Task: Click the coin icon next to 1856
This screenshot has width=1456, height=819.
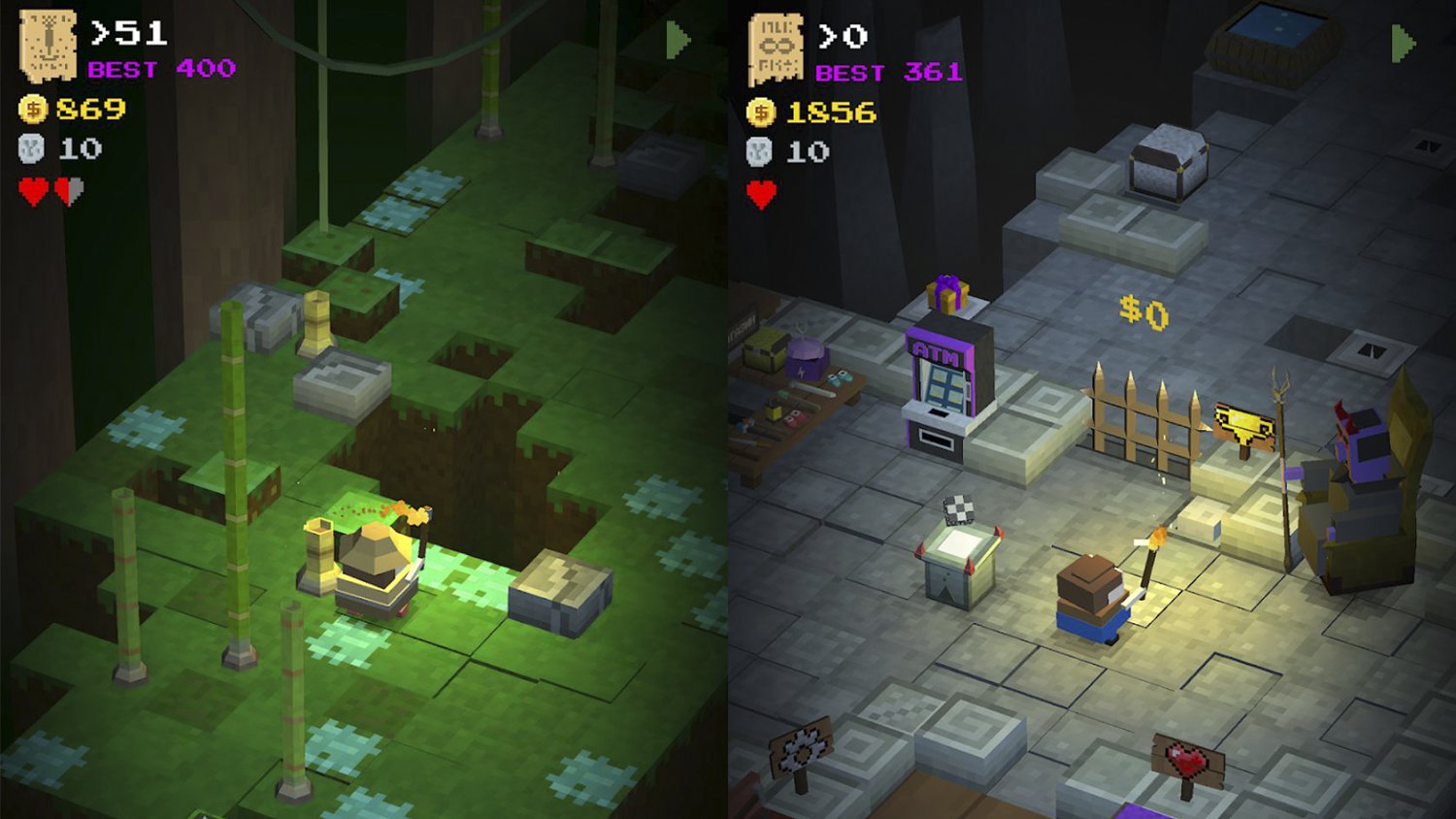Action: coord(759,112)
